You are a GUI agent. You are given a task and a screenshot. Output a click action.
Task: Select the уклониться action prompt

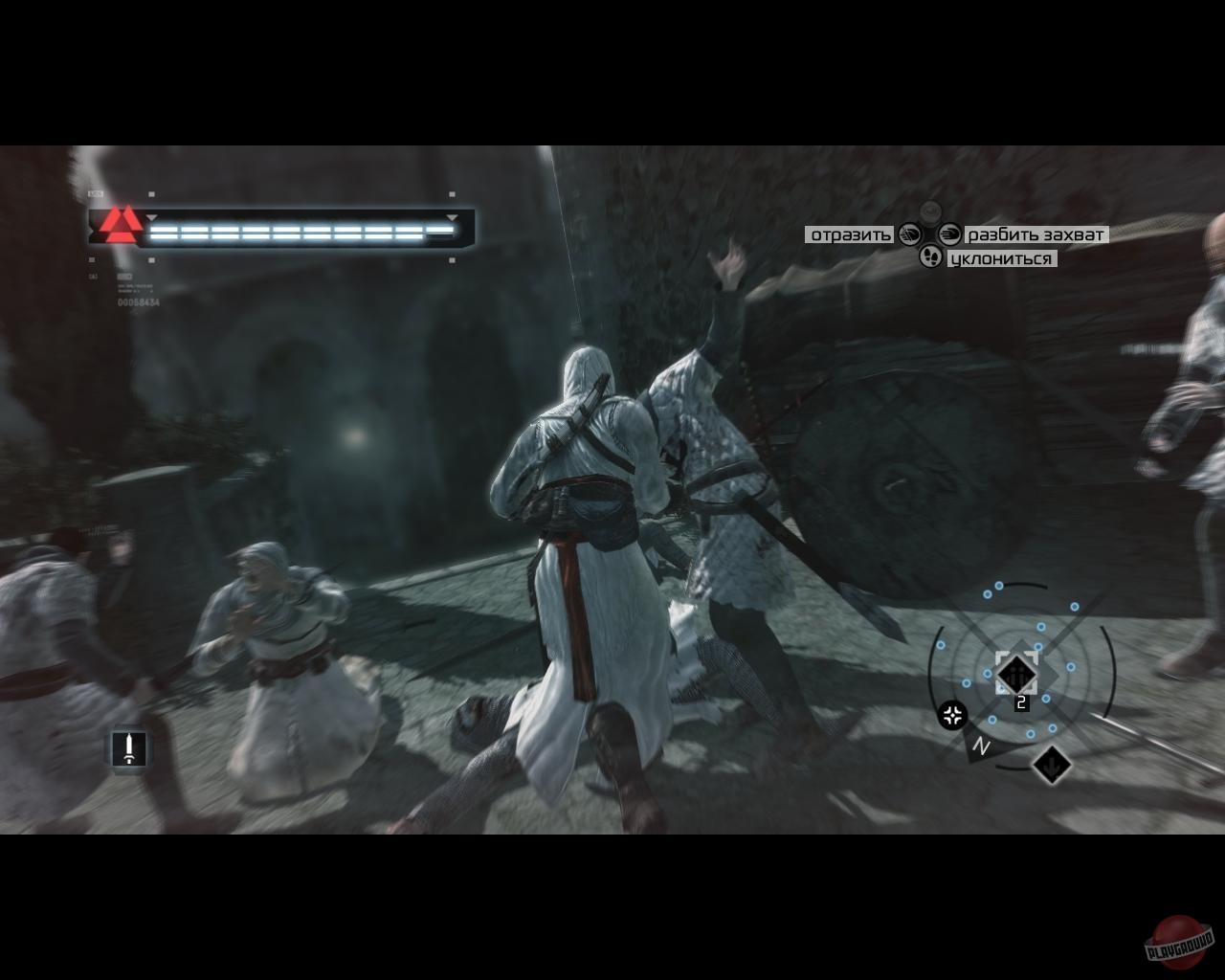click(x=1005, y=256)
